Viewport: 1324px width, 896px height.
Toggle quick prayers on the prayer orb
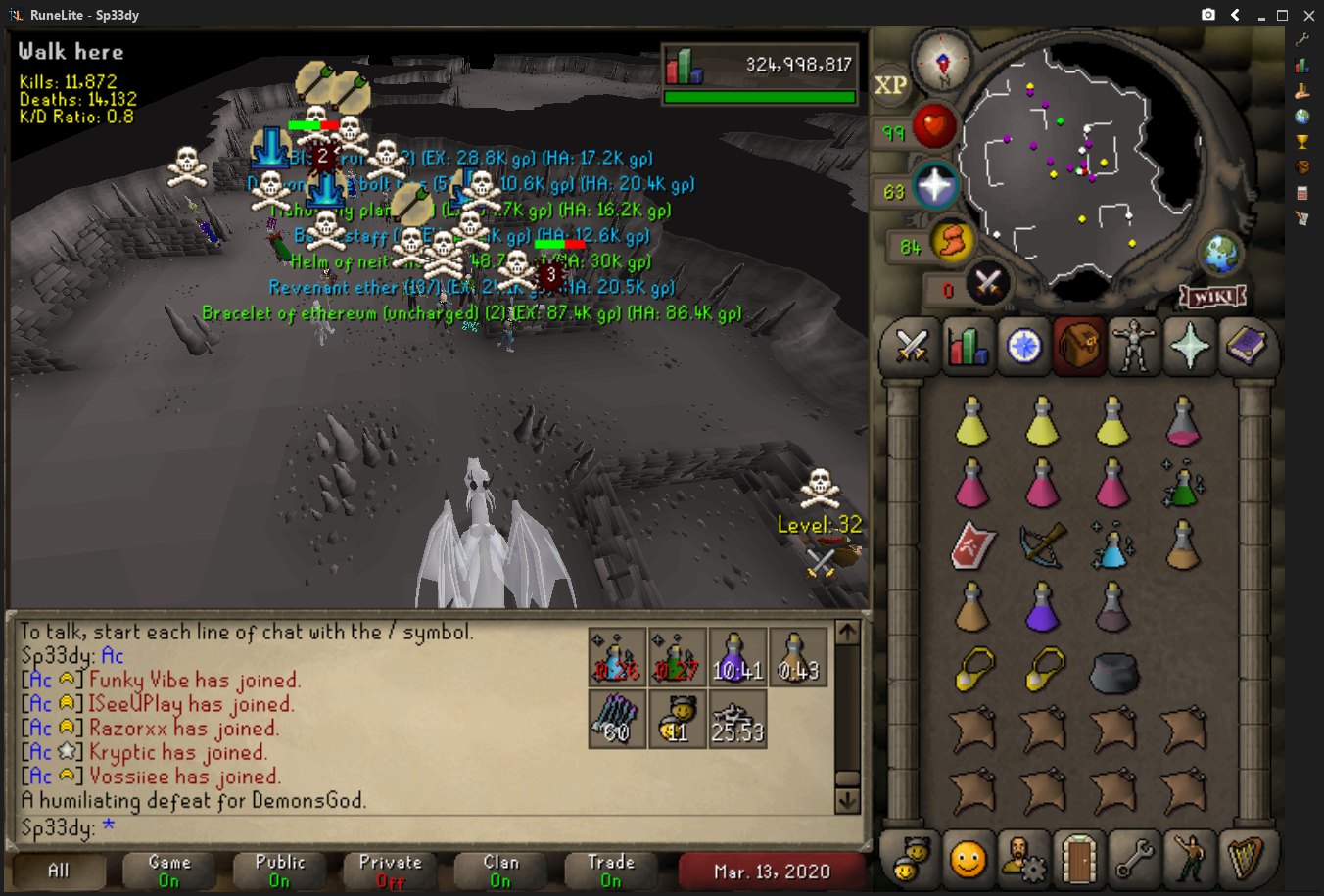pyautogui.click(x=934, y=186)
